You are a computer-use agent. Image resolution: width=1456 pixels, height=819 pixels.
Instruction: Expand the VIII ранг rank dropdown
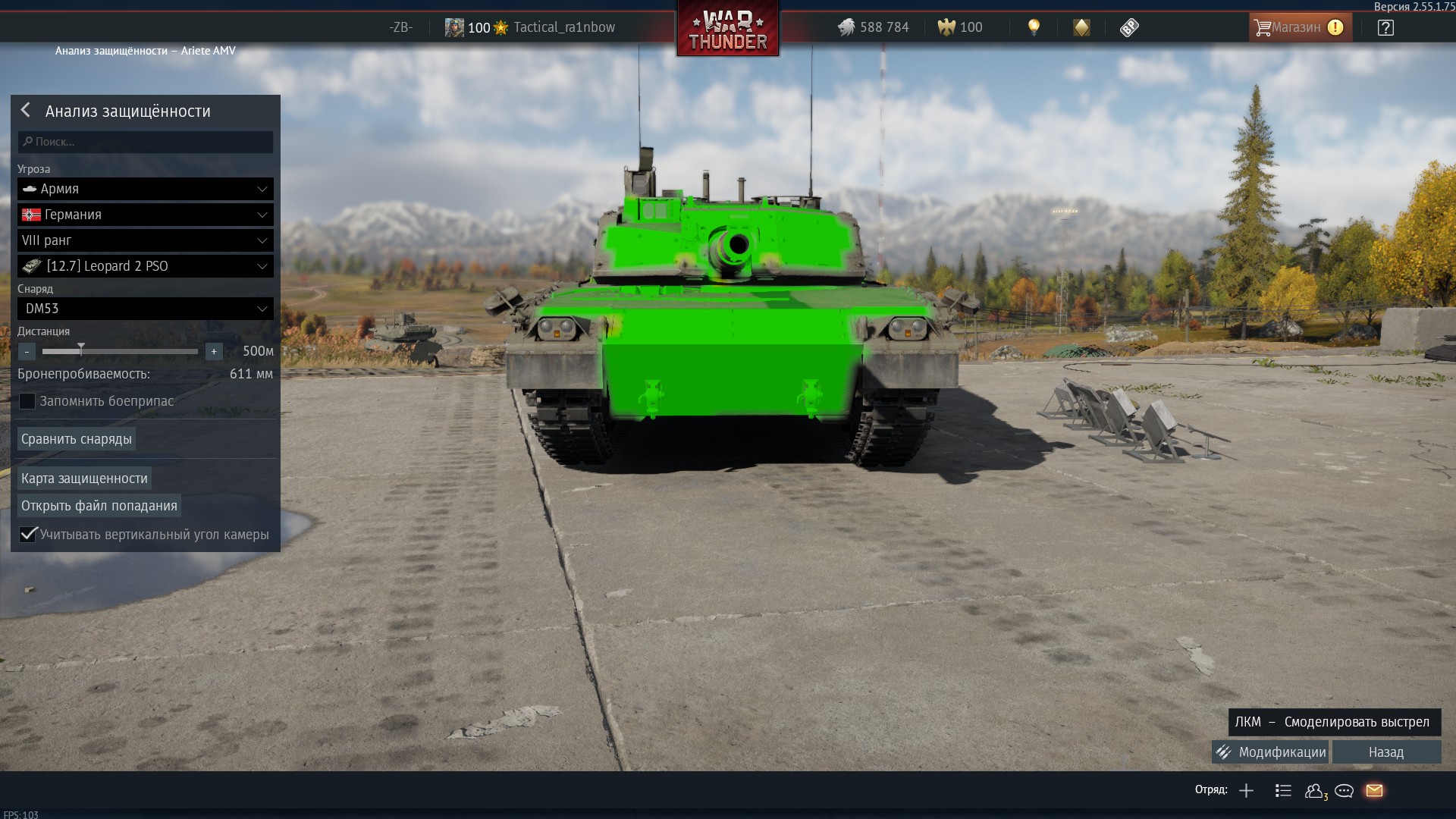(146, 240)
